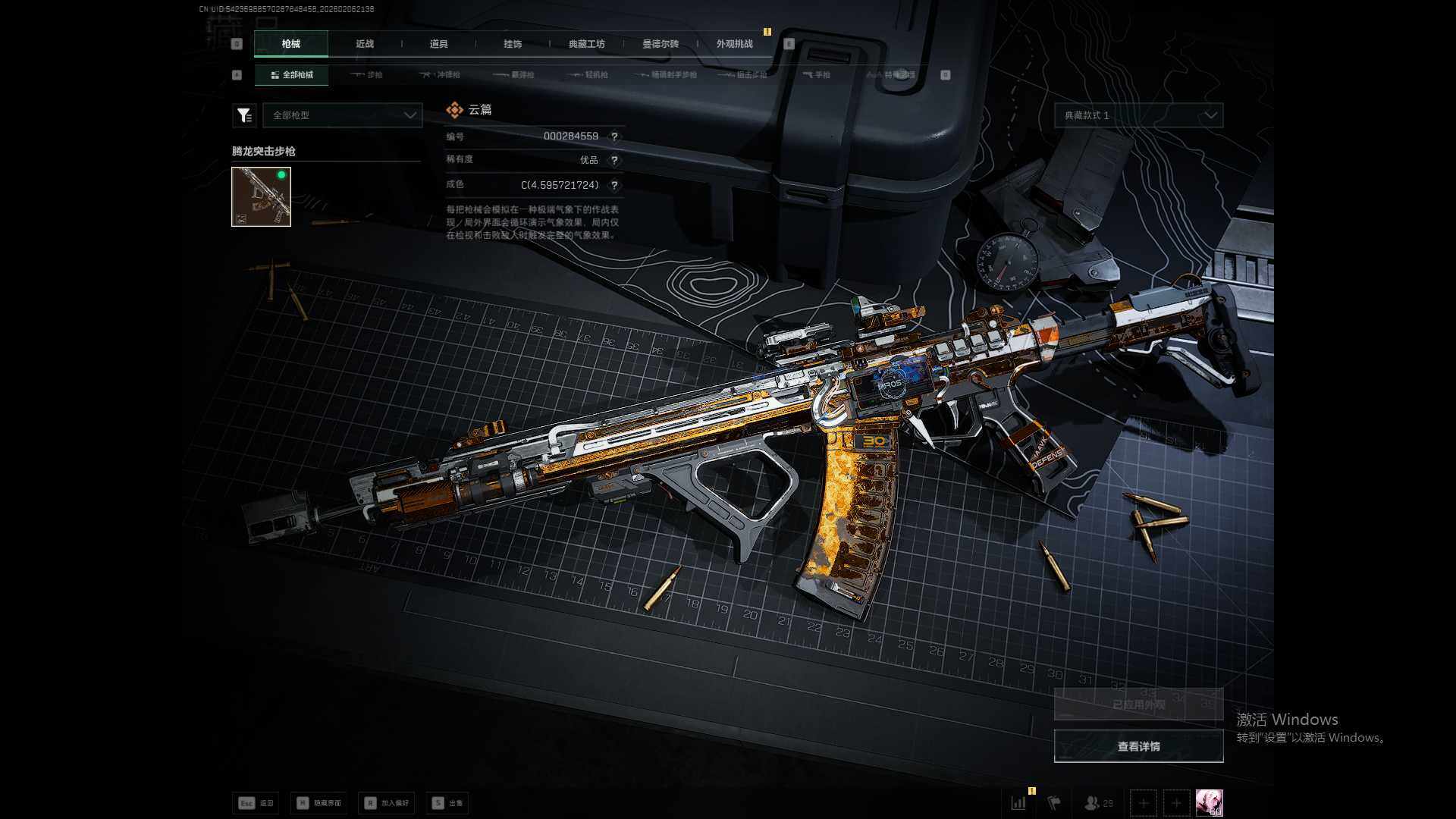Image resolution: width=1456 pixels, height=819 pixels.
Task: Select the 腾龙突击步枪 skin thumbnail
Action: coord(261,196)
